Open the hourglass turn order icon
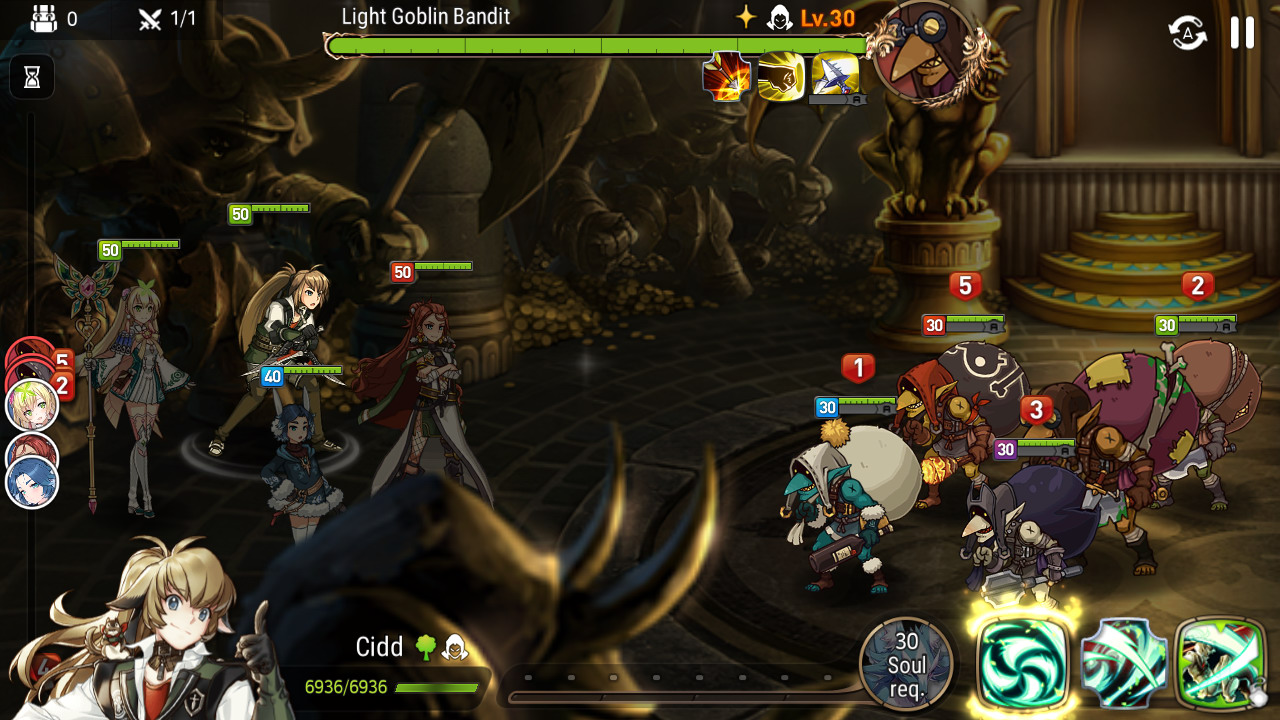 tap(32, 78)
